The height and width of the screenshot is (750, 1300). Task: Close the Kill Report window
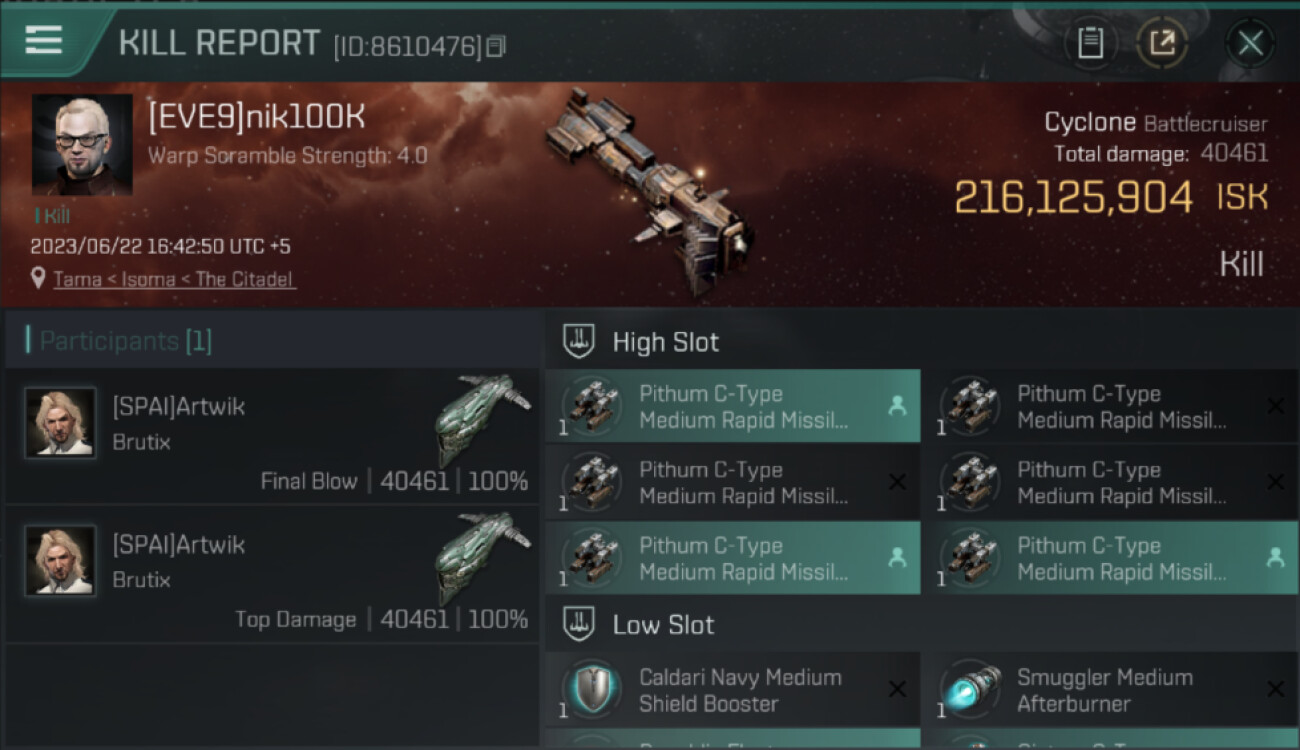pos(1250,43)
